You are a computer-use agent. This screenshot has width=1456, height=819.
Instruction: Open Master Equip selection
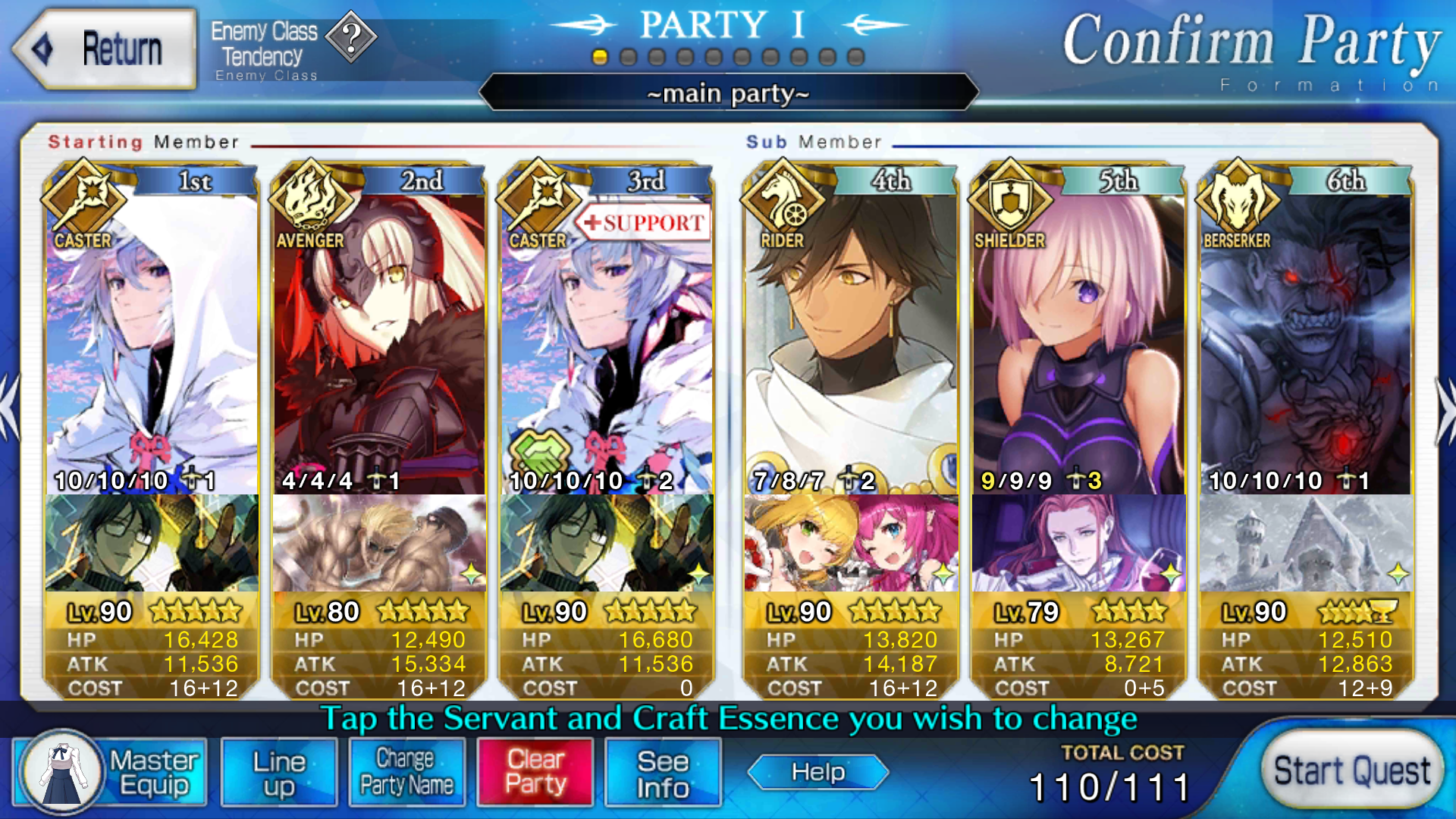pyautogui.click(x=111, y=772)
